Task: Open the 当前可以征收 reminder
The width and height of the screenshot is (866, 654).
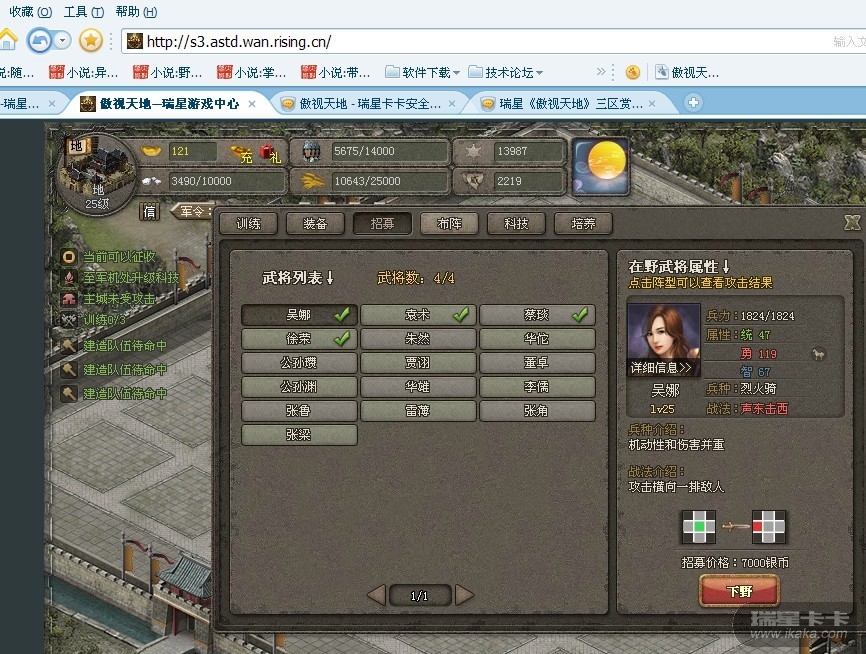Action: [119, 257]
